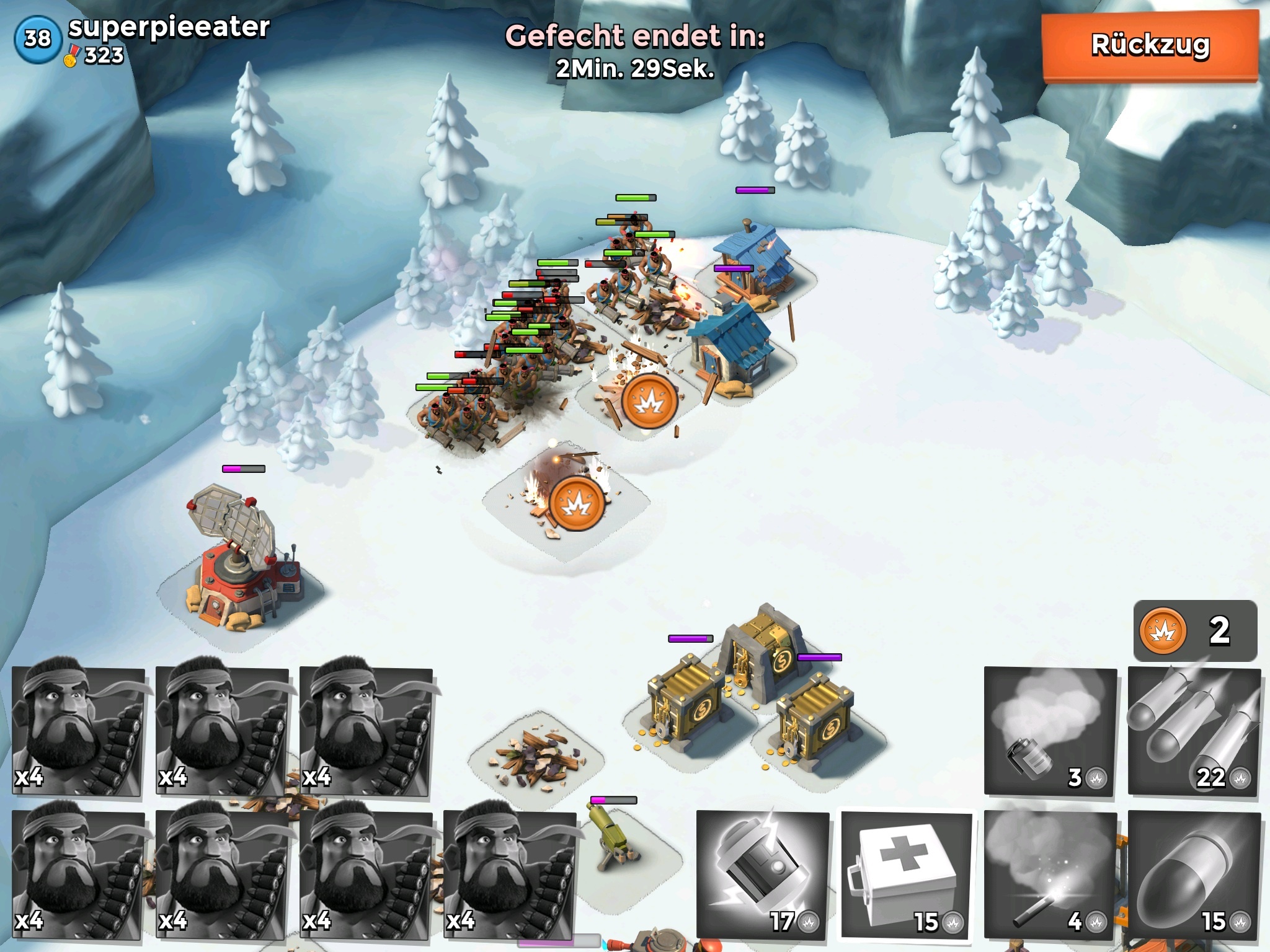Image resolution: width=1270 pixels, height=952 pixels.
Task: Tap the Rückzug retreat button
Action: tap(1150, 46)
